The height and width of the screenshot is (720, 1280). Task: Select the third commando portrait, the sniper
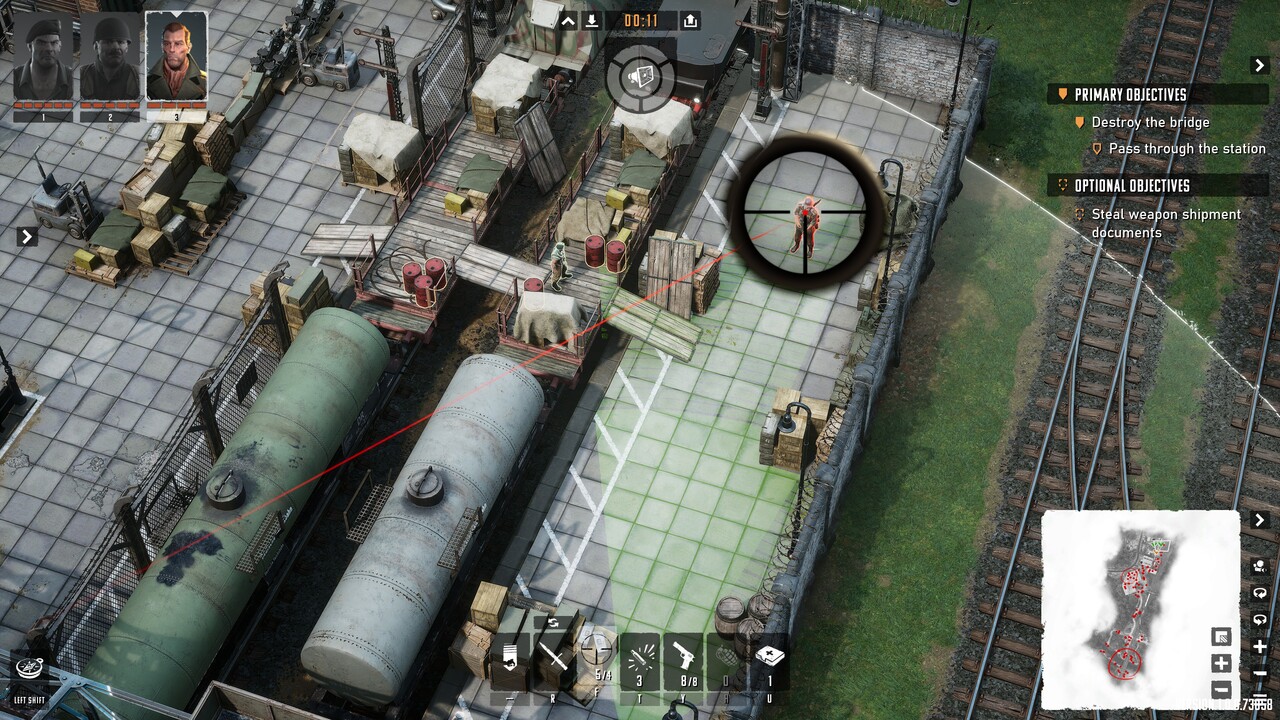click(176, 58)
